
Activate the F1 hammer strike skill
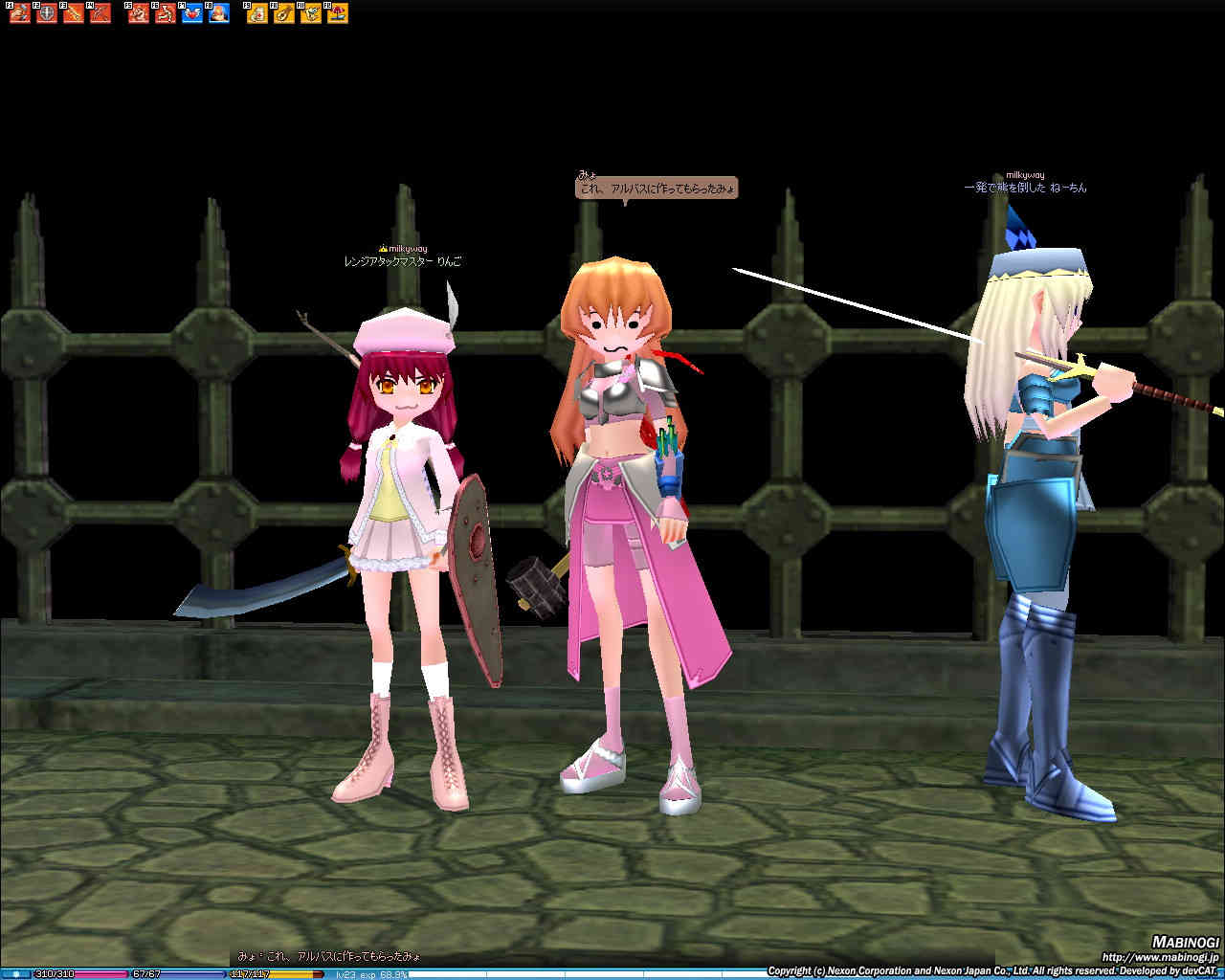pyautogui.click(x=20, y=13)
